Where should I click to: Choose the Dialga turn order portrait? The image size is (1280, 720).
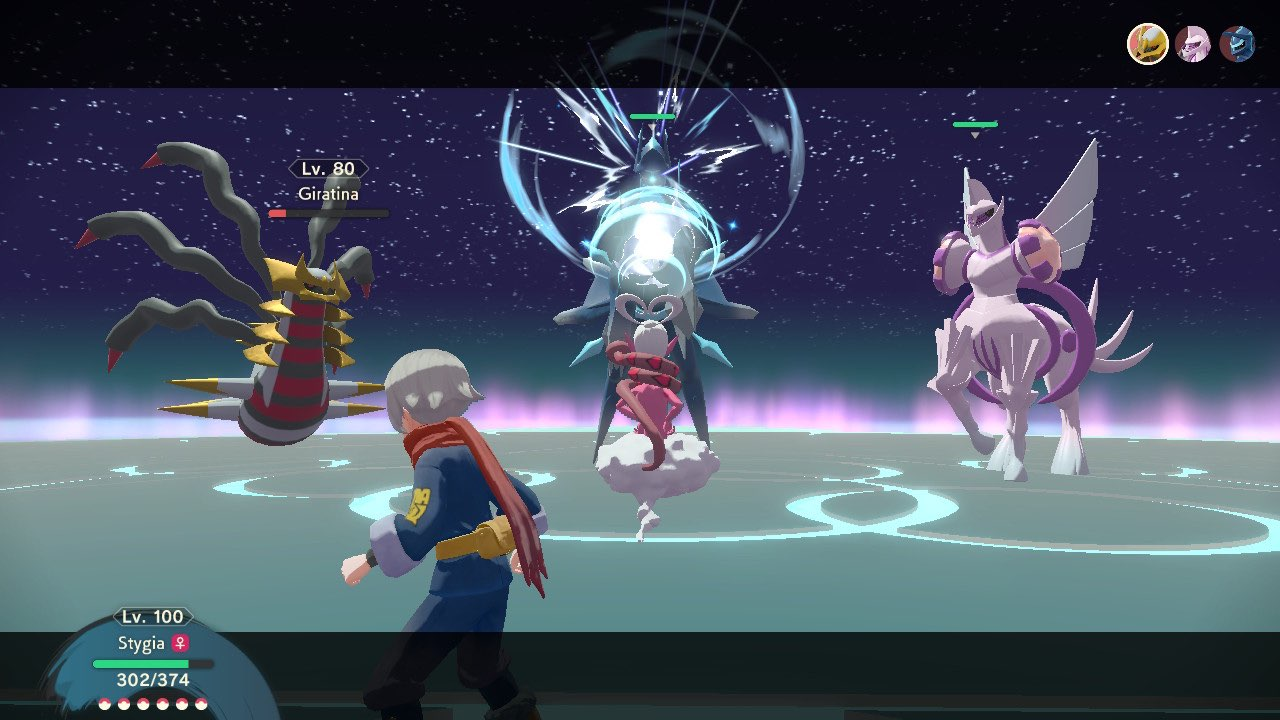(1237, 44)
